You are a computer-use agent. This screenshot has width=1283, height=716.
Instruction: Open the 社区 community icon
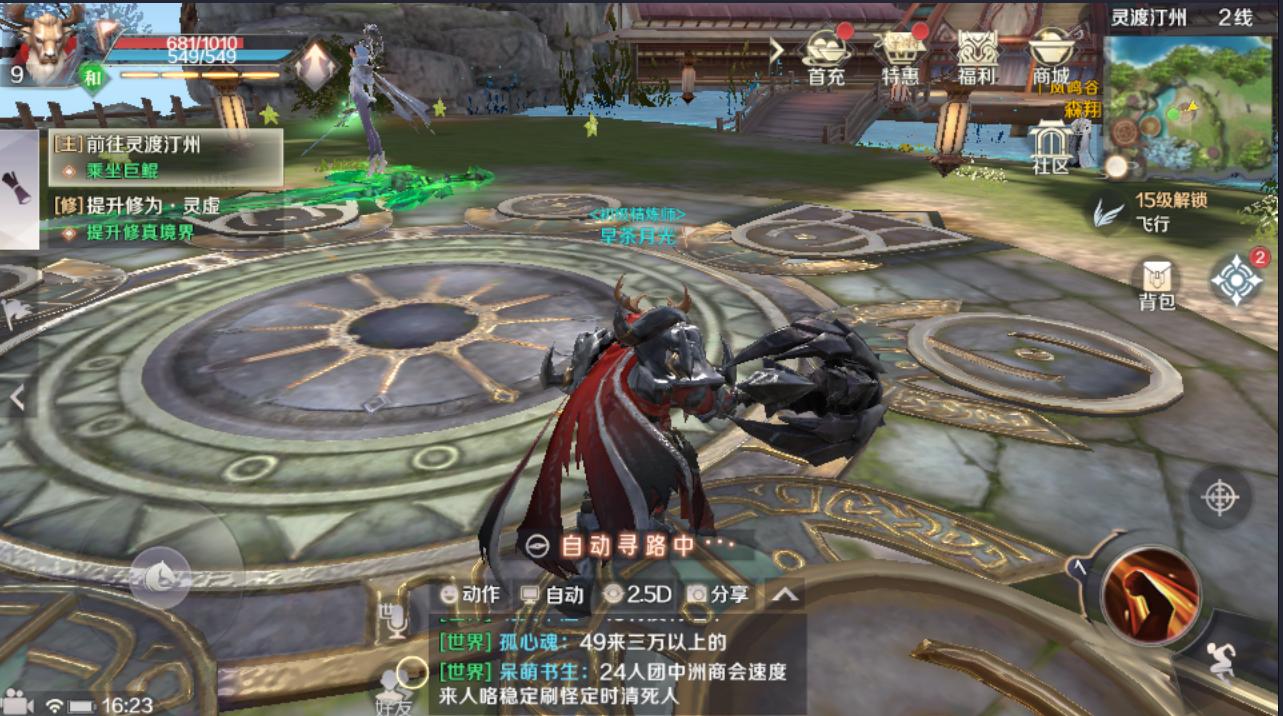click(1051, 147)
